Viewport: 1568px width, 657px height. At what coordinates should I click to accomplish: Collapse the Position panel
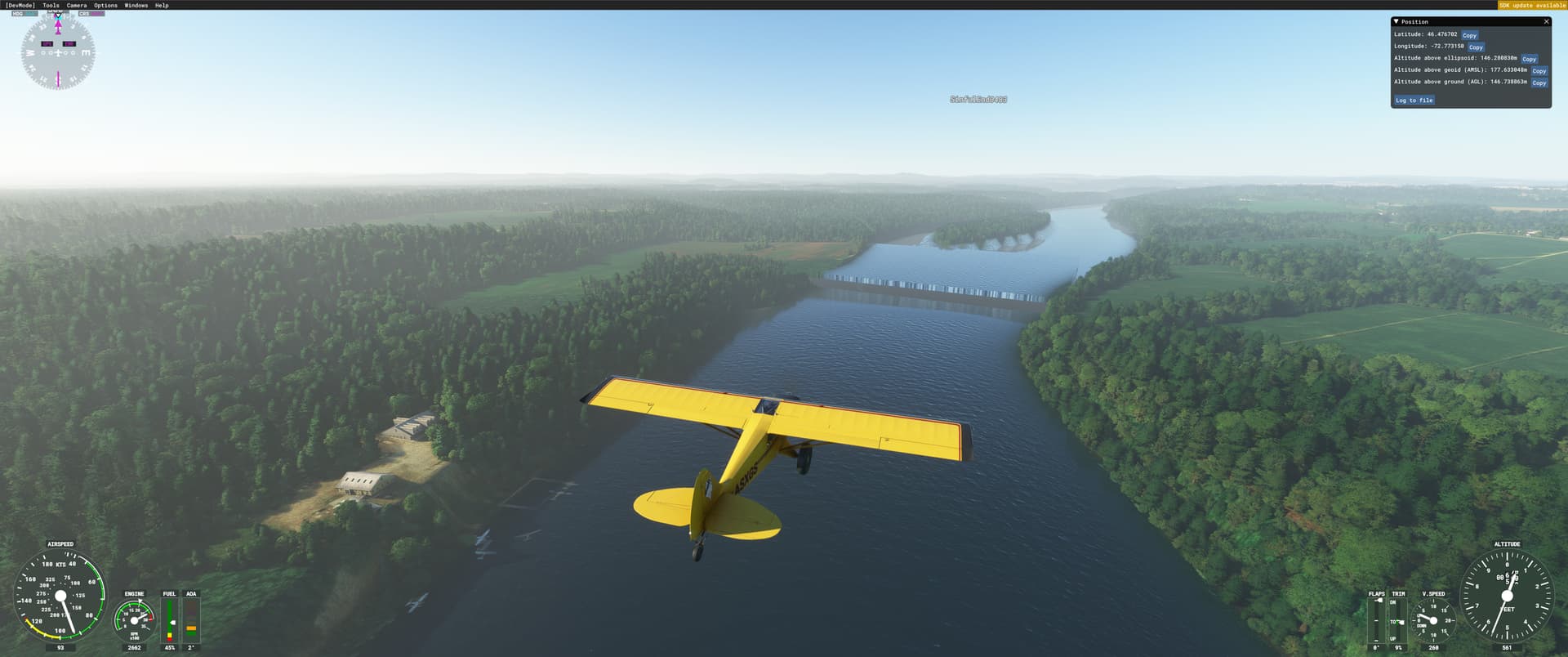[x=1396, y=21]
